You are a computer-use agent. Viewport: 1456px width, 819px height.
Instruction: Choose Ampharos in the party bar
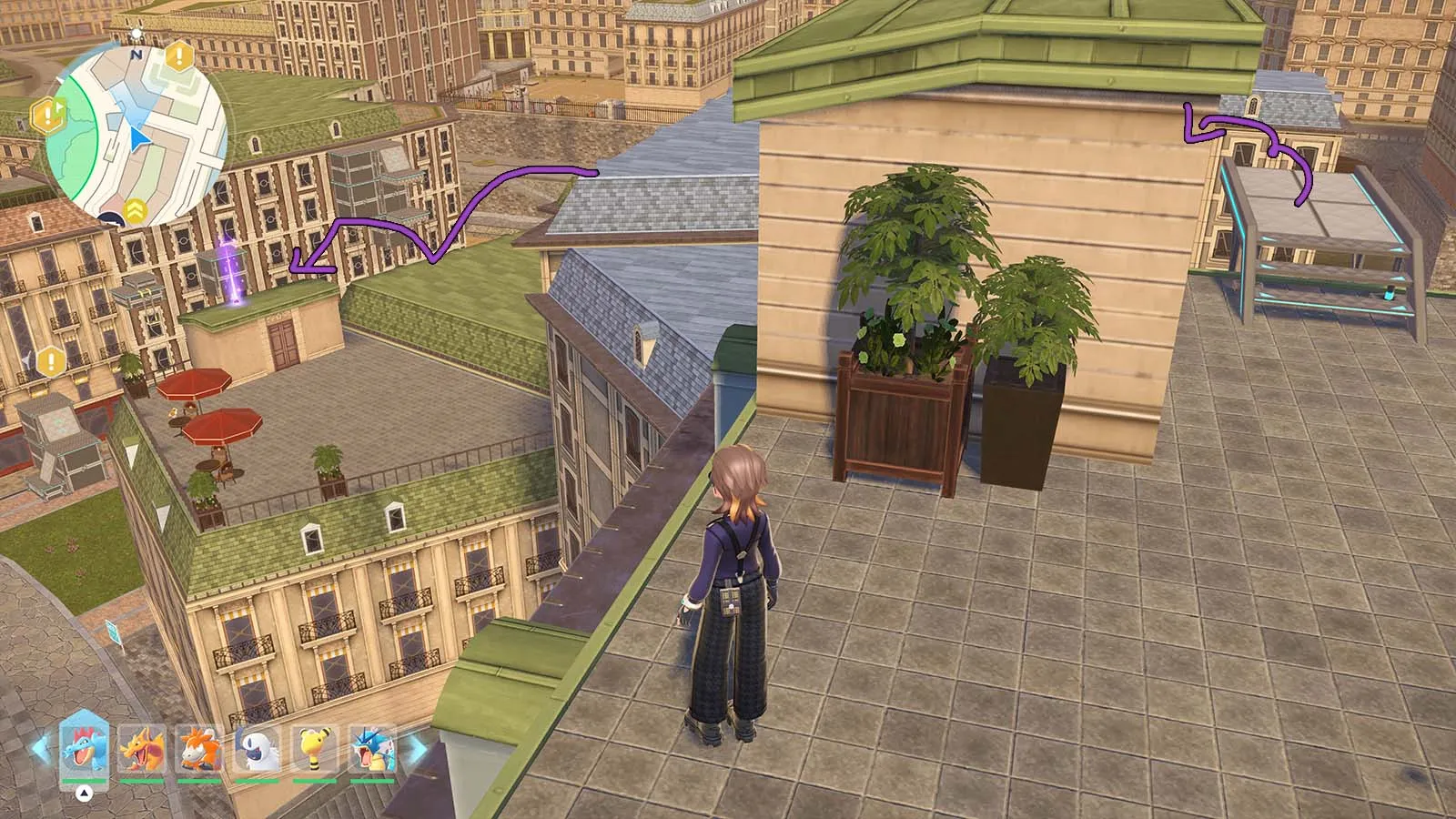[316, 750]
